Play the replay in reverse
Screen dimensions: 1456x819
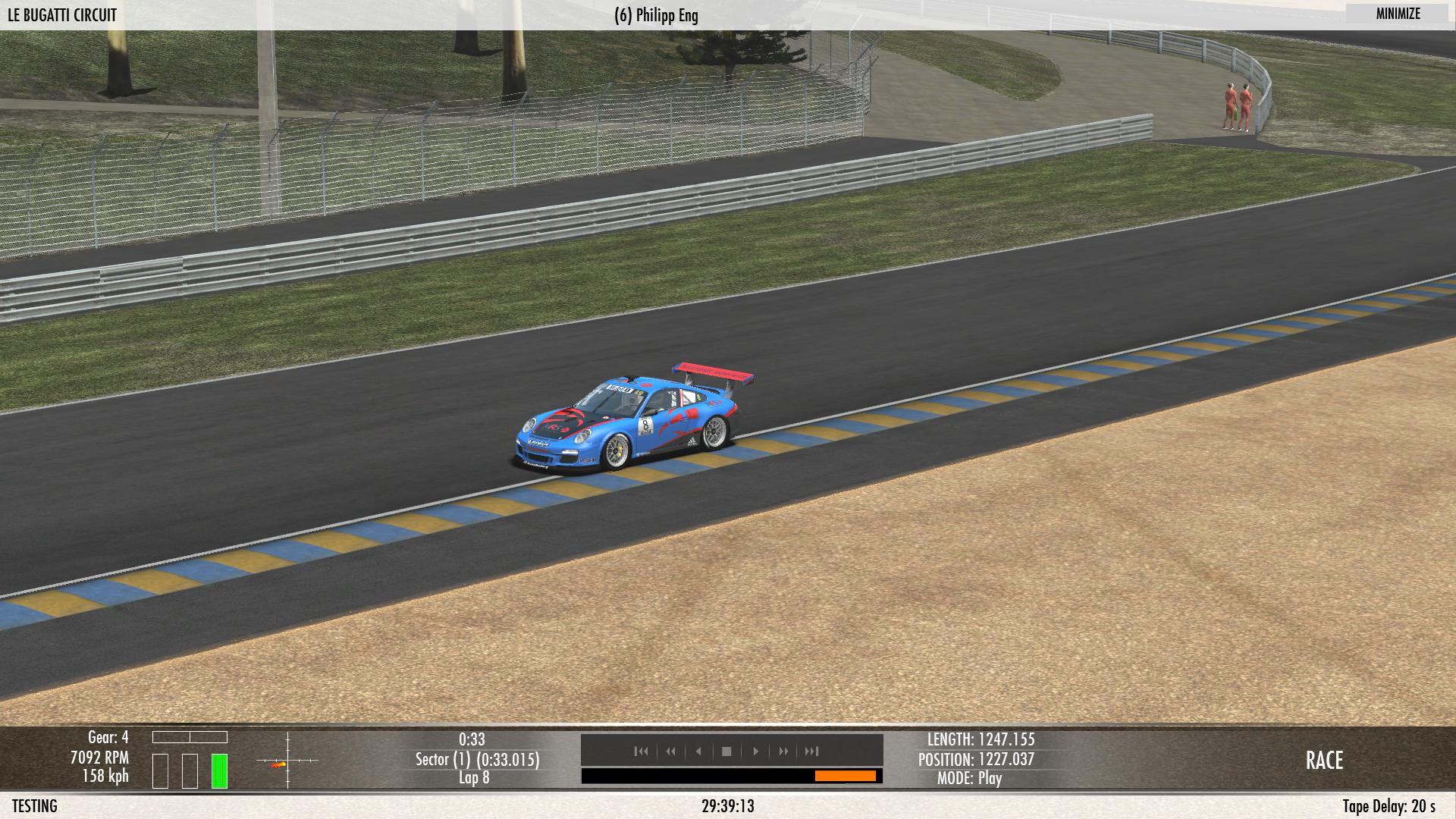698,752
